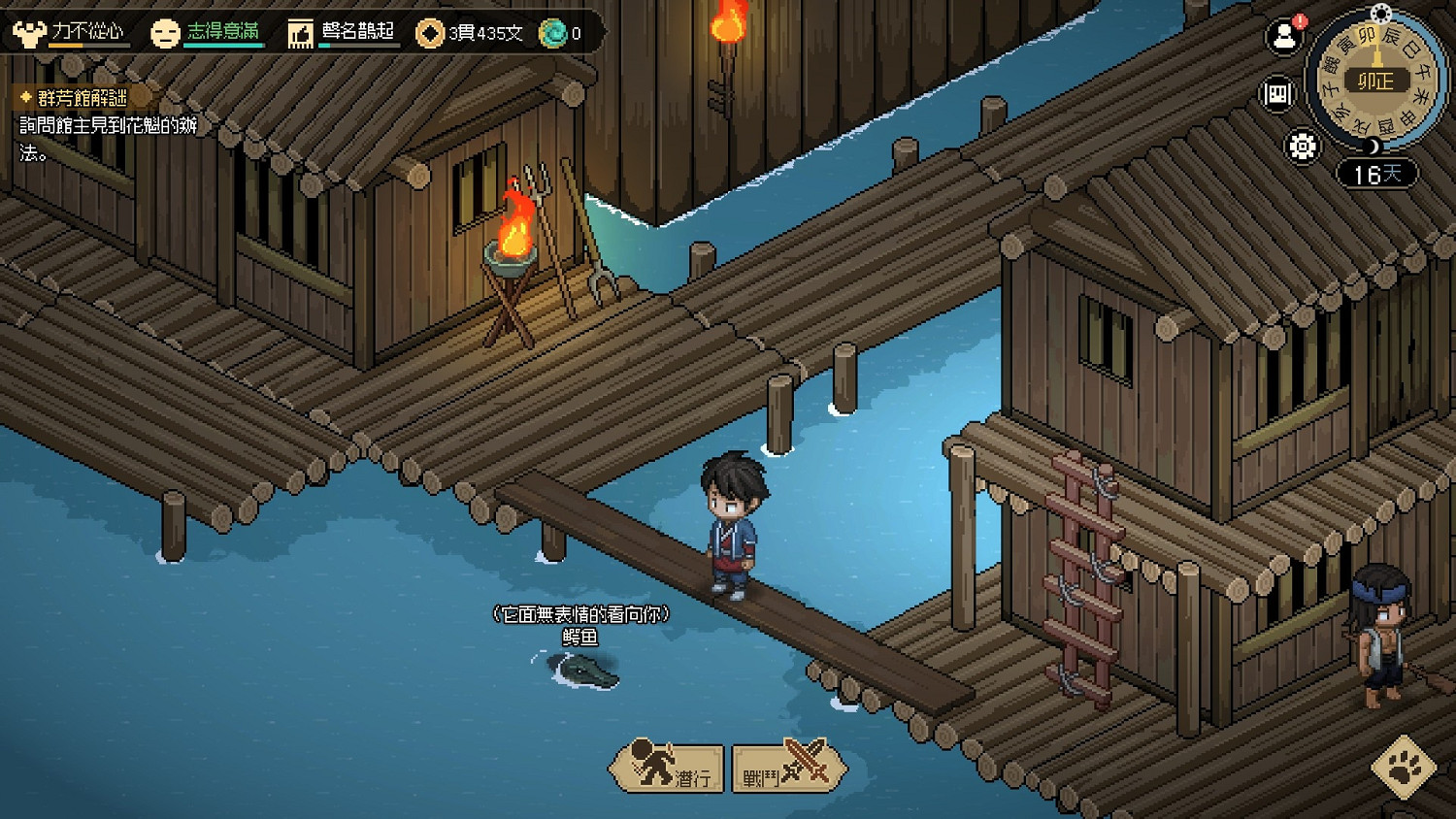Show the 聲名鵲起 reputation status

click(343, 33)
